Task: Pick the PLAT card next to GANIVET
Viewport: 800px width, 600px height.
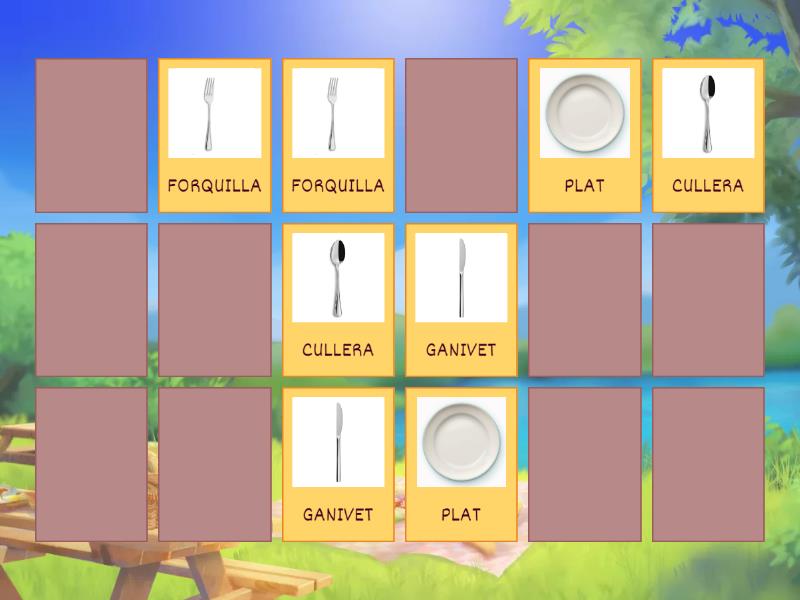Action: (x=461, y=464)
